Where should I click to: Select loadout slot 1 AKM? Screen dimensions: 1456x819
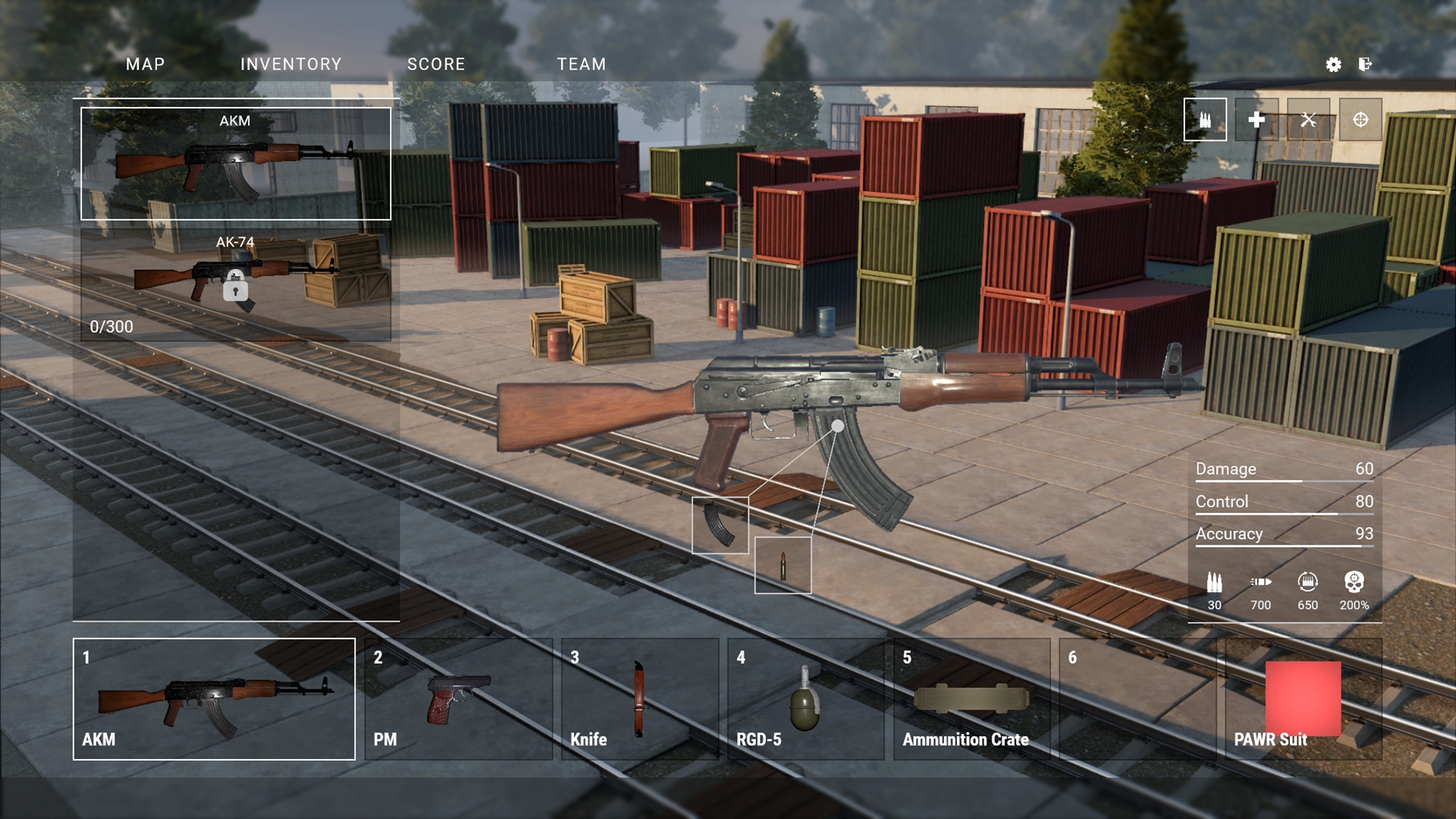214,699
